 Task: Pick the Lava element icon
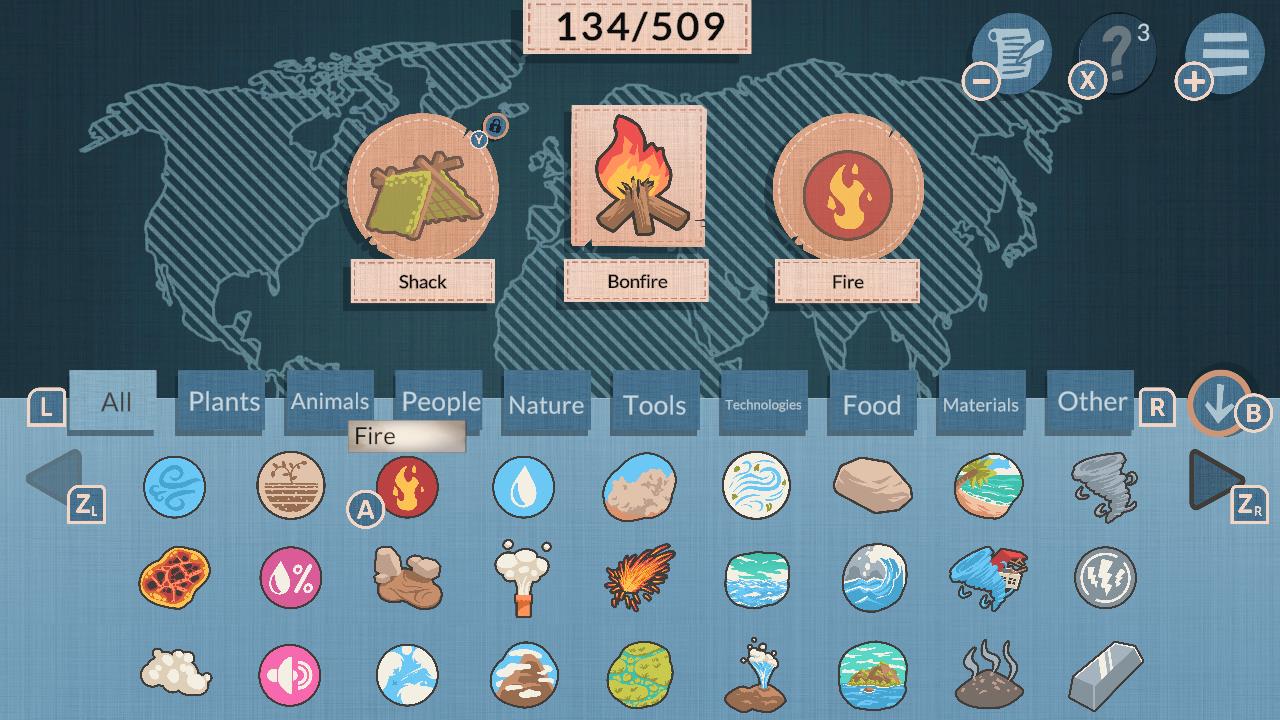(x=175, y=578)
